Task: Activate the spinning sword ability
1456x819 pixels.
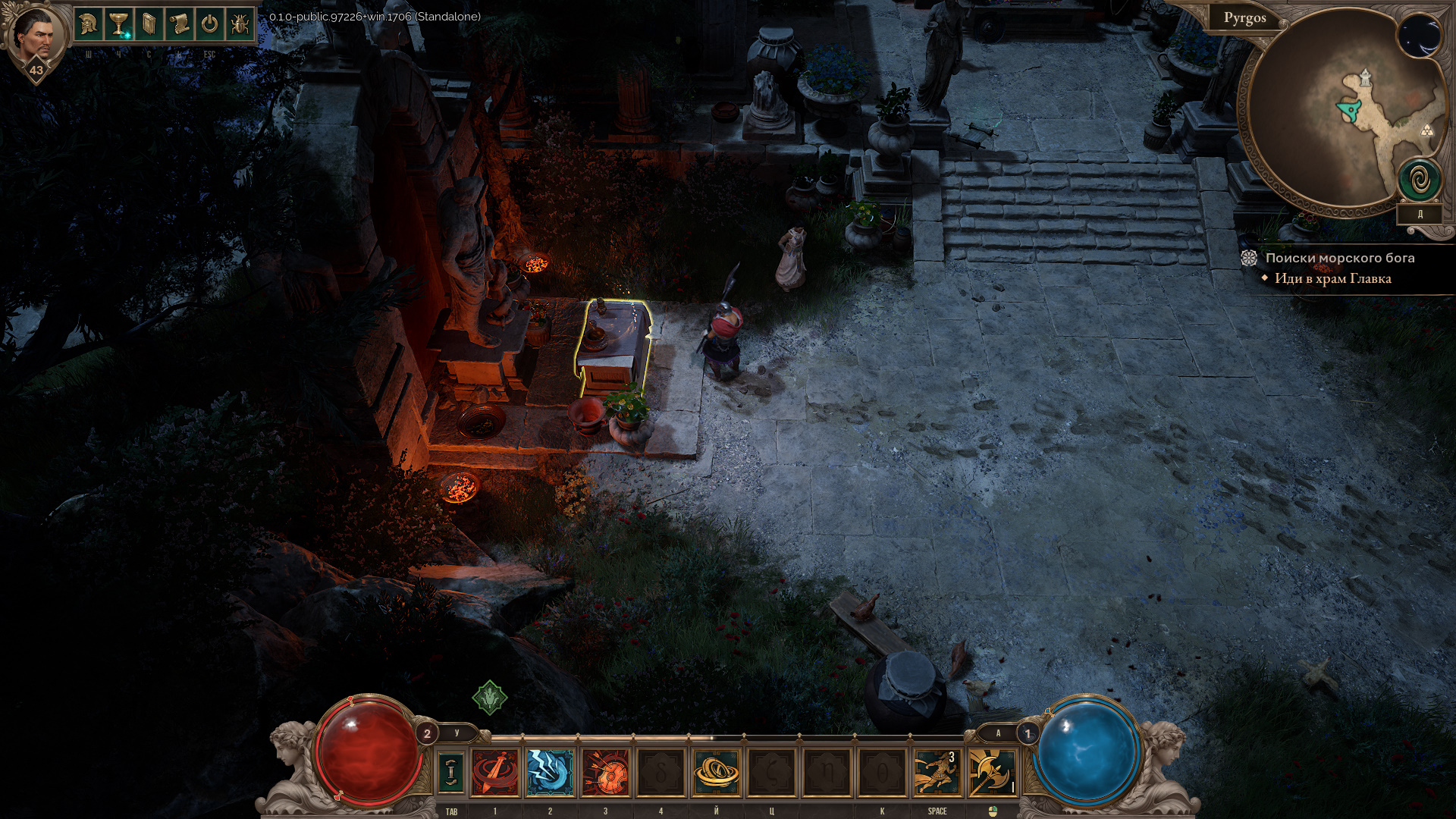Action: 495,772
